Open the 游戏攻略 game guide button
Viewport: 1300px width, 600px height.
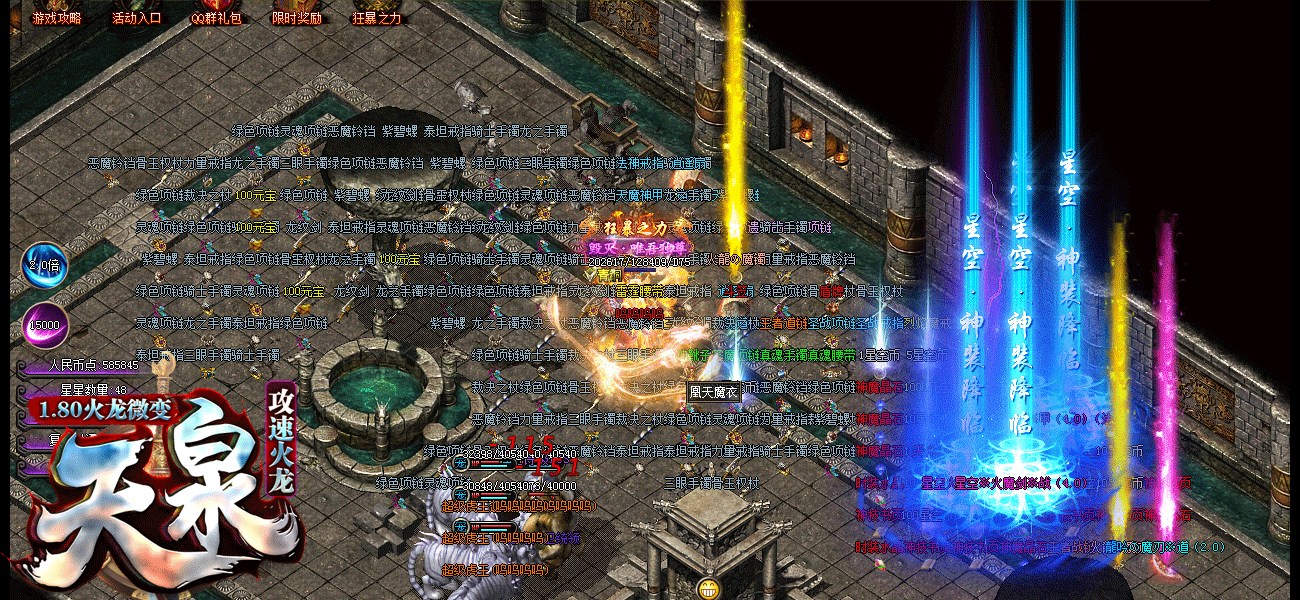pyautogui.click(x=57, y=17)
